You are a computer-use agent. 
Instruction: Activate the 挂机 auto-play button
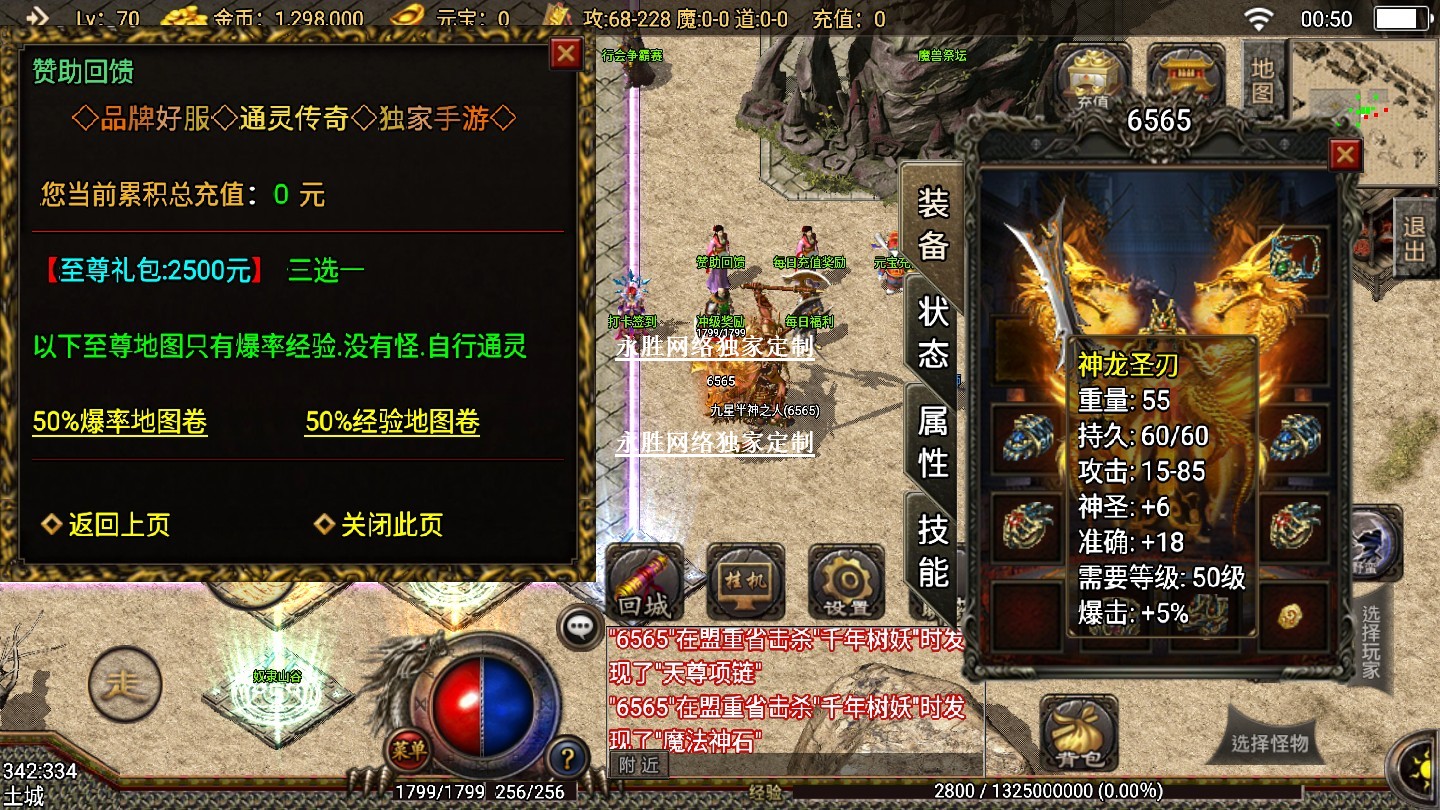745,582
